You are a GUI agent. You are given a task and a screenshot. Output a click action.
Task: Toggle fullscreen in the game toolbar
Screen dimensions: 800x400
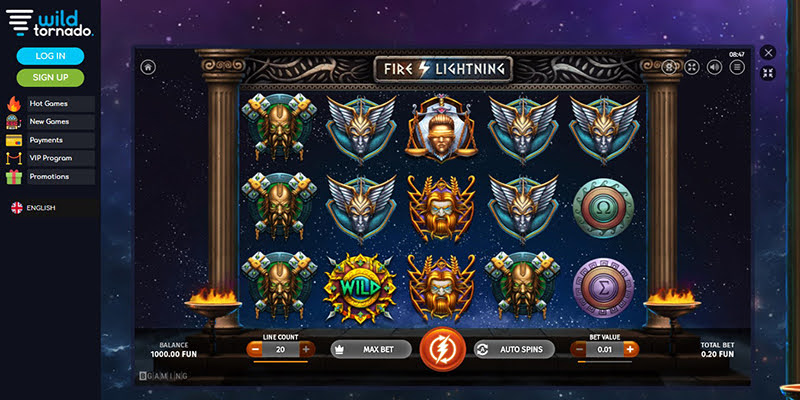692,67
